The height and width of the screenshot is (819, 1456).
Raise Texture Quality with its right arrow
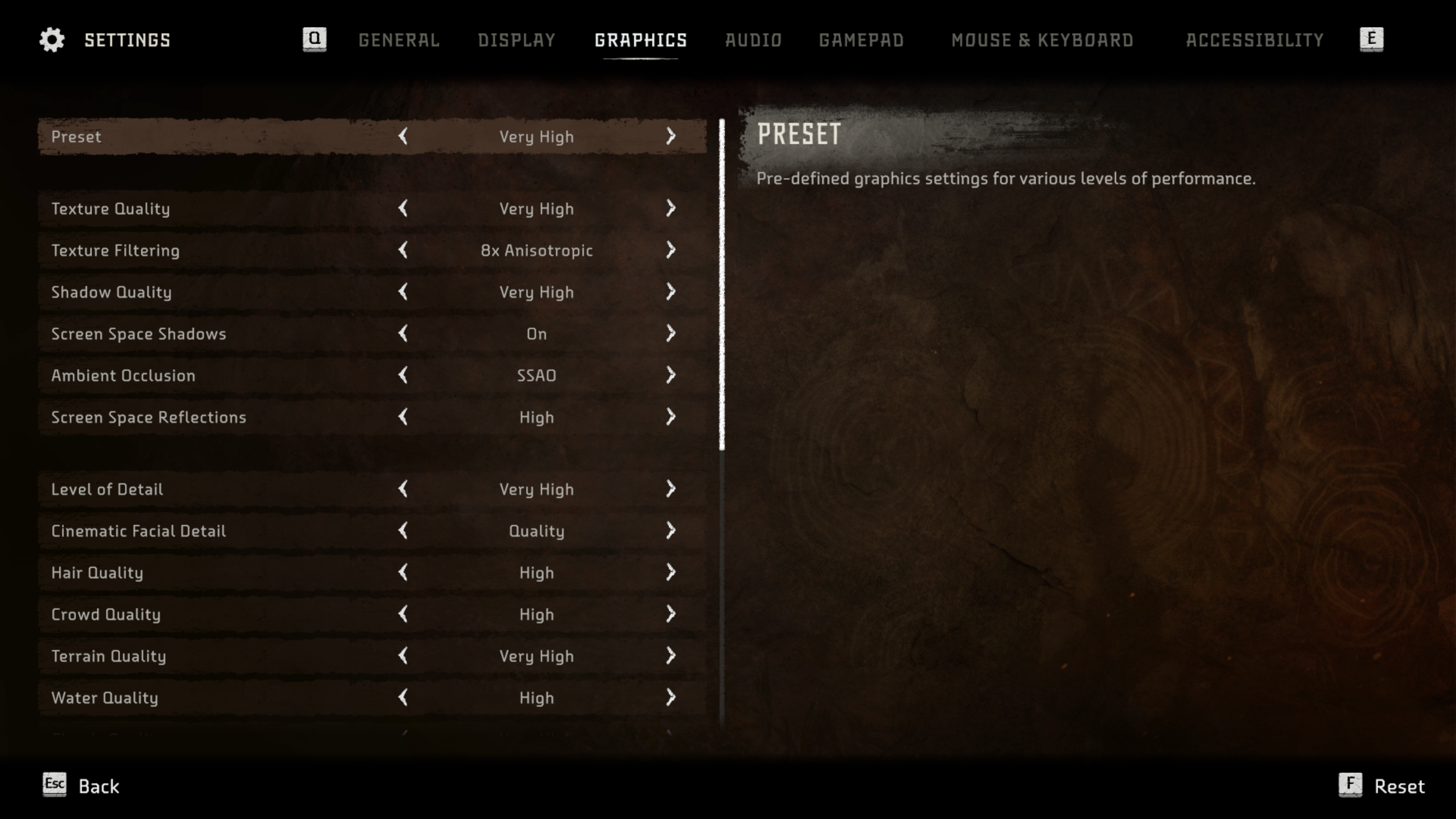pos(670,209)
